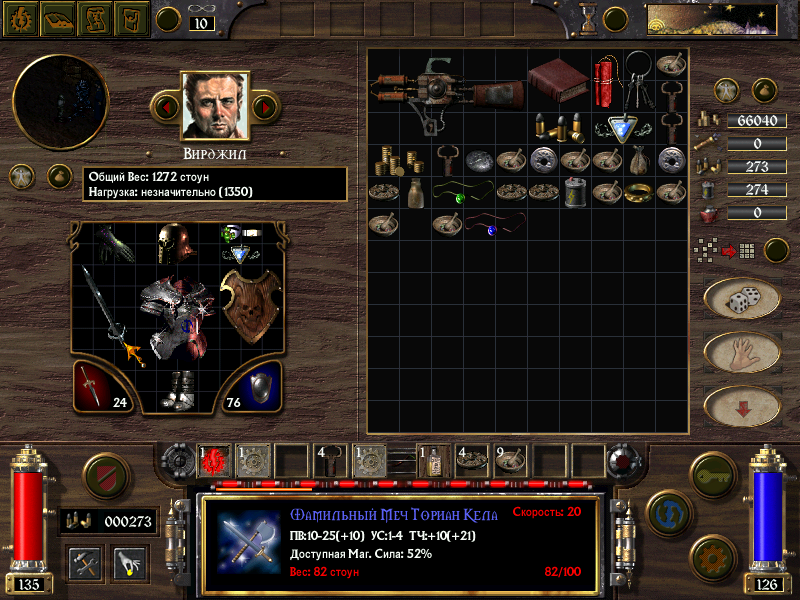Click Virgil's character portrait

point(214,105)
